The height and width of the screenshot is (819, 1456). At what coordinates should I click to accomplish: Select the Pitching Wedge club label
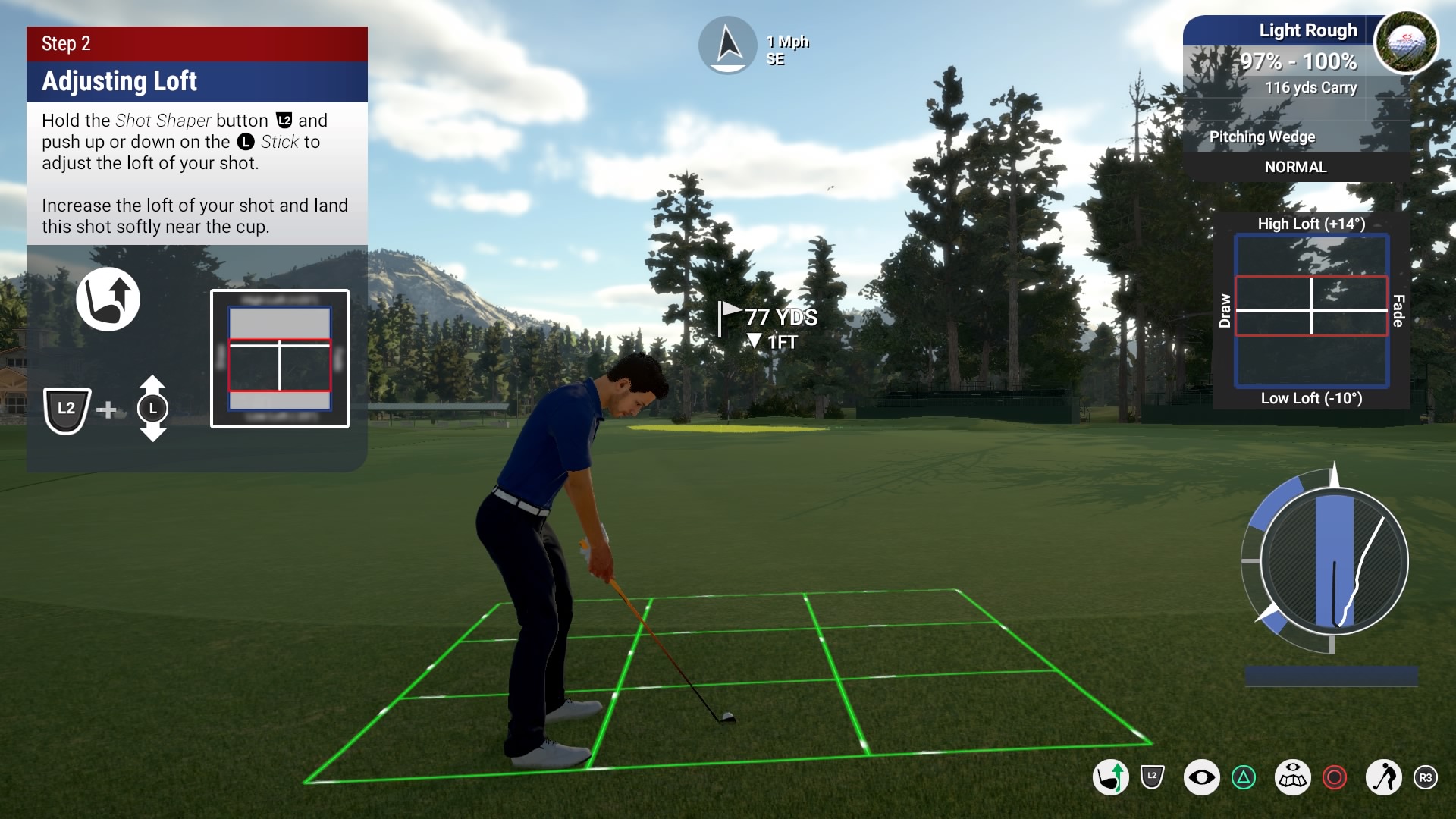1263,136
